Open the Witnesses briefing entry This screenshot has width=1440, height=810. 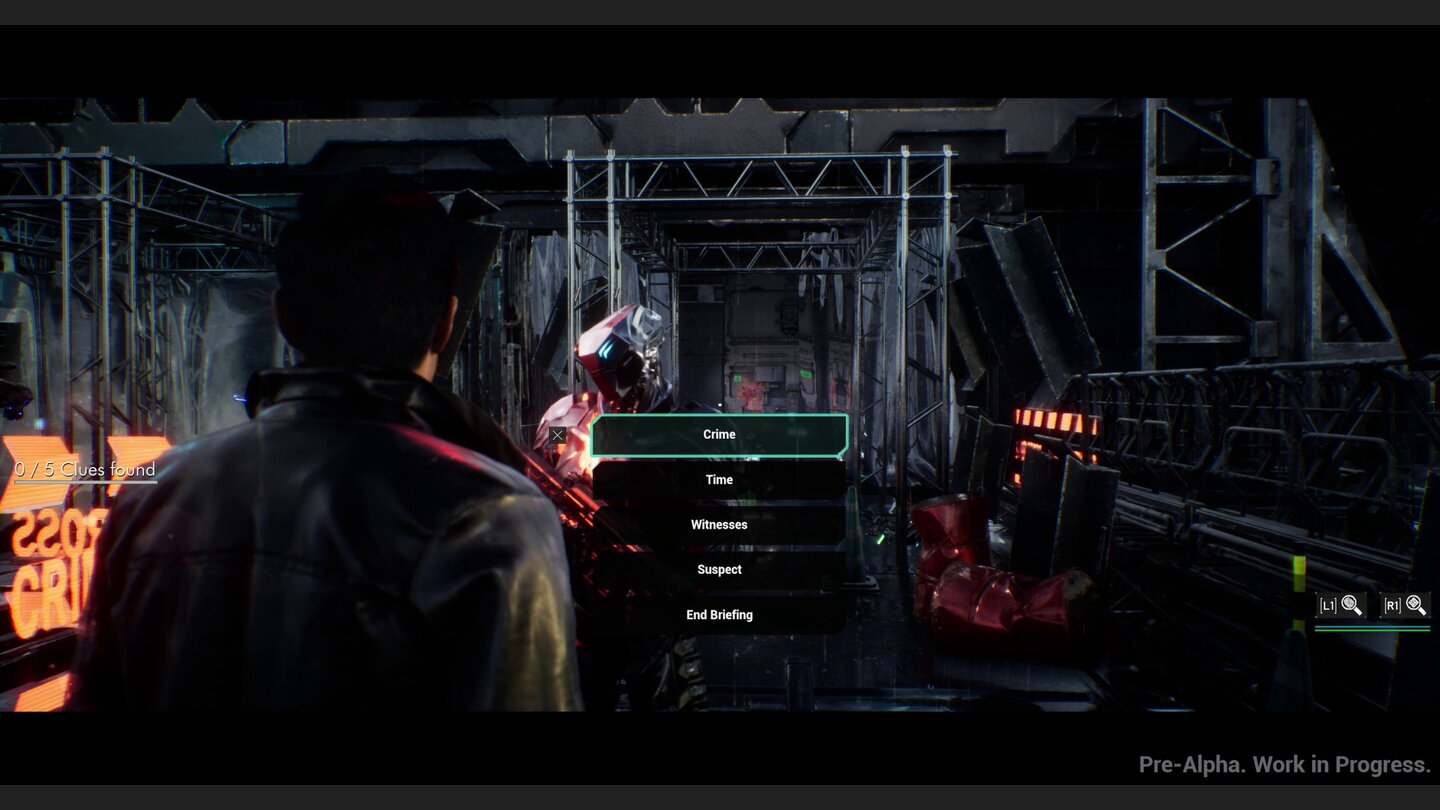pyautogui.click(x=719, y=524)
